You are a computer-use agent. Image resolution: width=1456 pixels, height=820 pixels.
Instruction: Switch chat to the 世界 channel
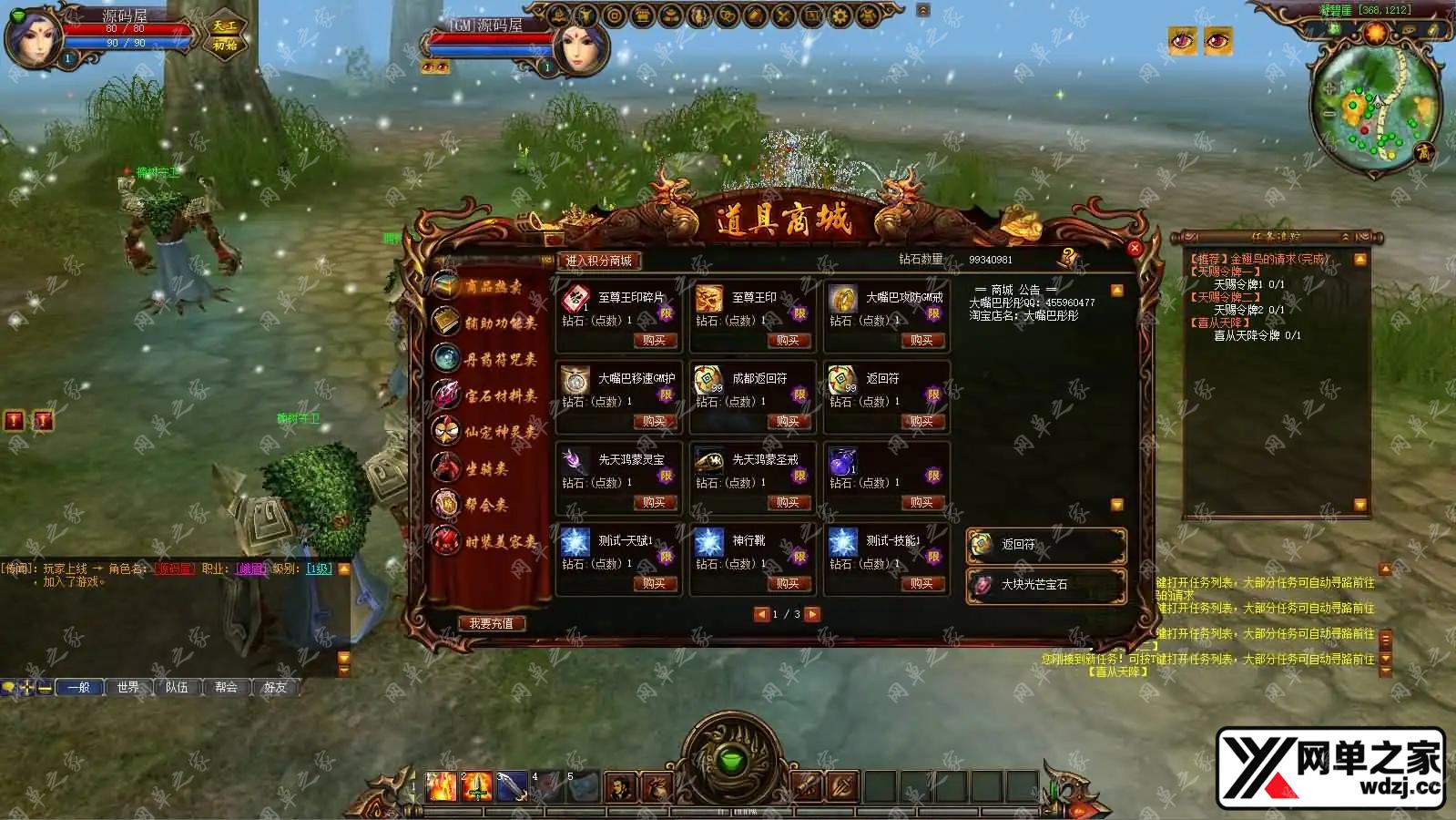pyautogui.click(x=128, y=687)
